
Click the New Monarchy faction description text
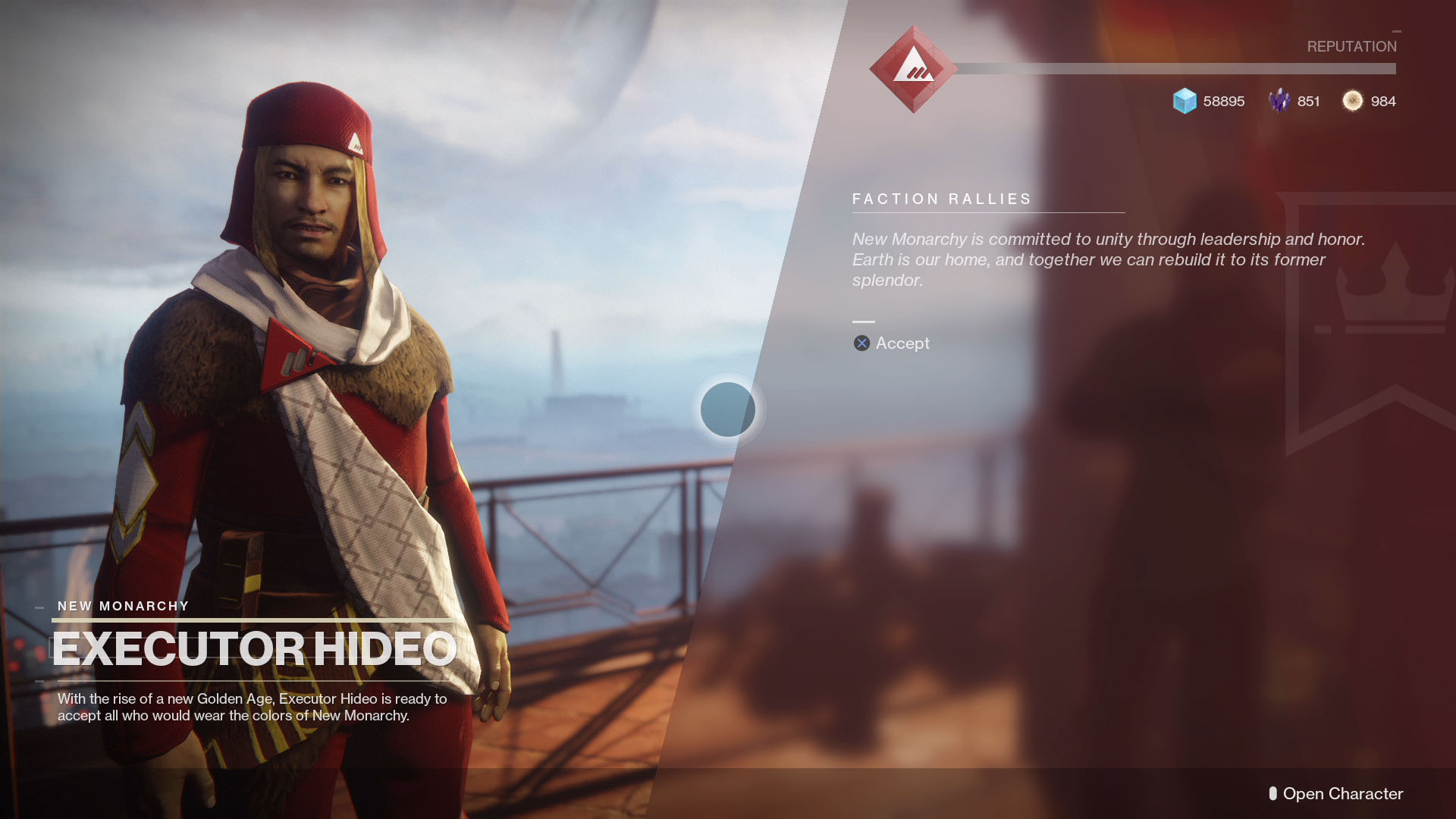(1107, 259)
